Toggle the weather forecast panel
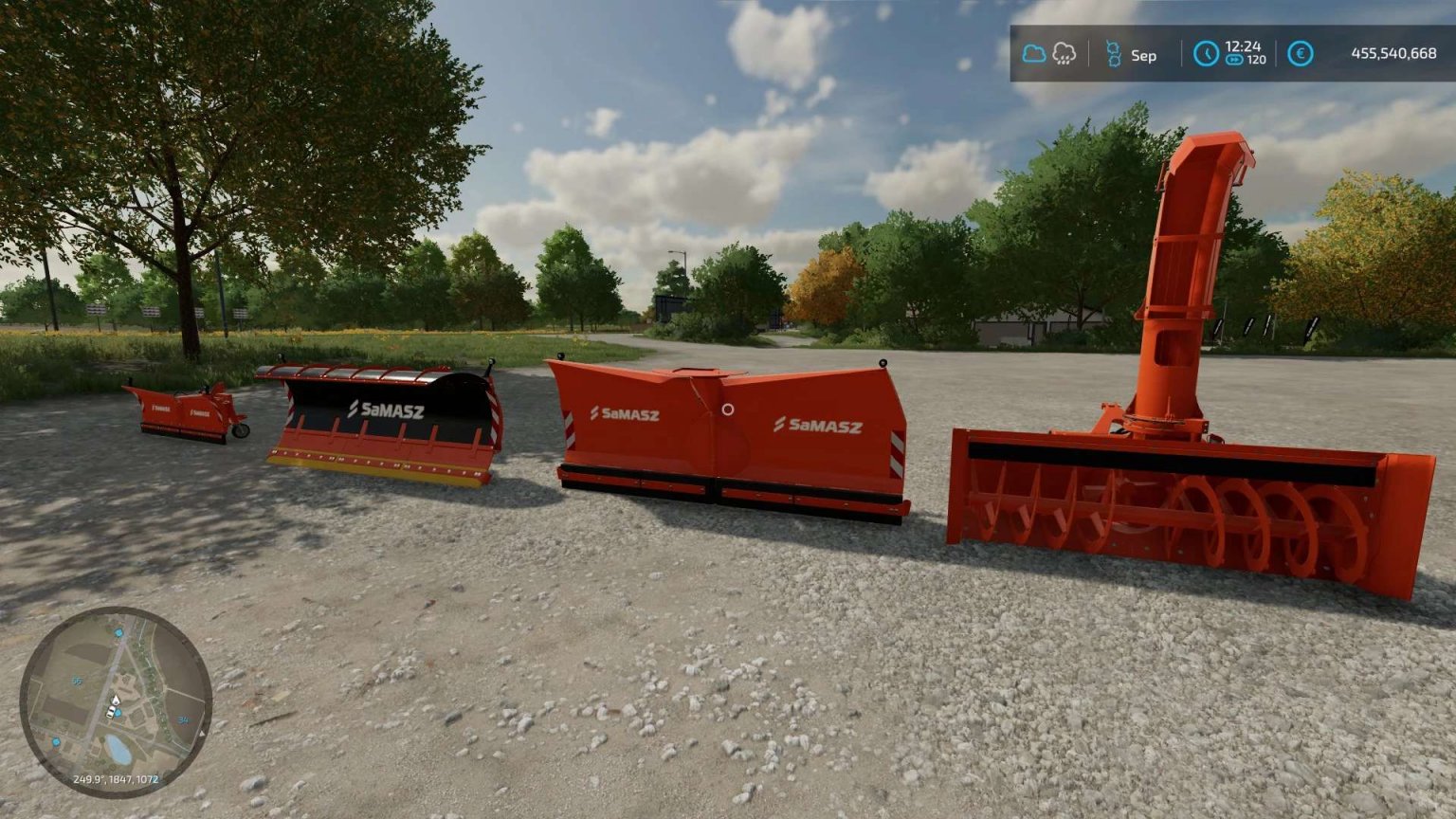 (x=1047, y=54)
